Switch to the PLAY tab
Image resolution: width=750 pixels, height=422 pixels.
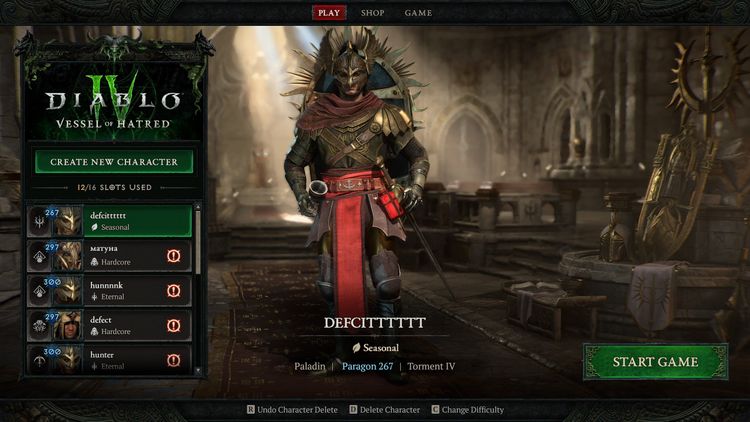click(329, 13)
